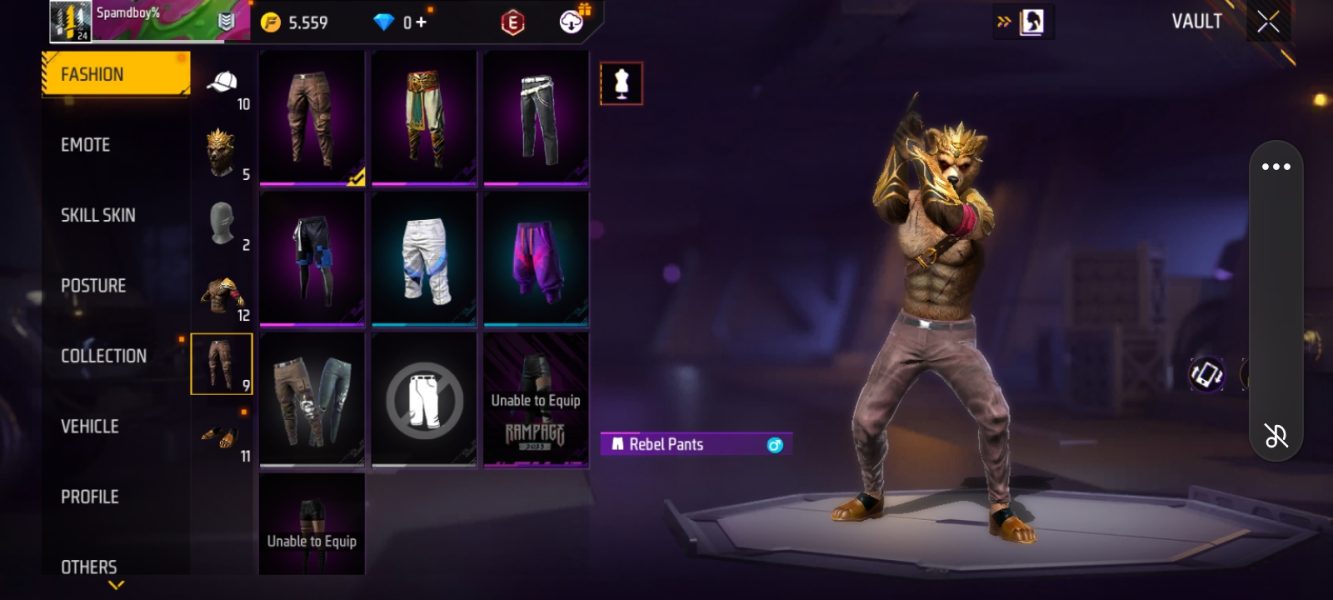Equip the white pants with blue stripe

point(424,258)
